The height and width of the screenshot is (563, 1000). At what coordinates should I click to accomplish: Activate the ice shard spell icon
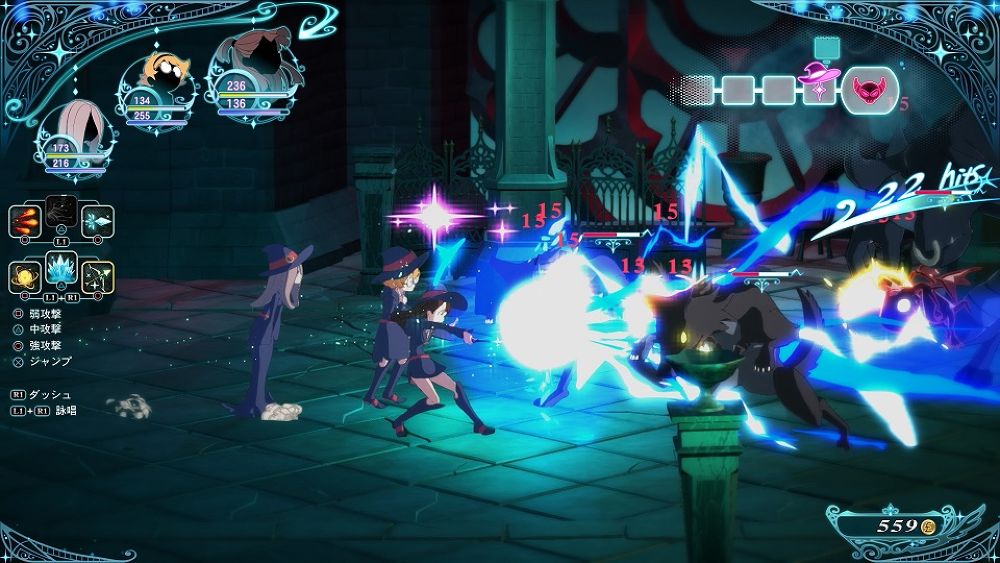coord(98,220)
